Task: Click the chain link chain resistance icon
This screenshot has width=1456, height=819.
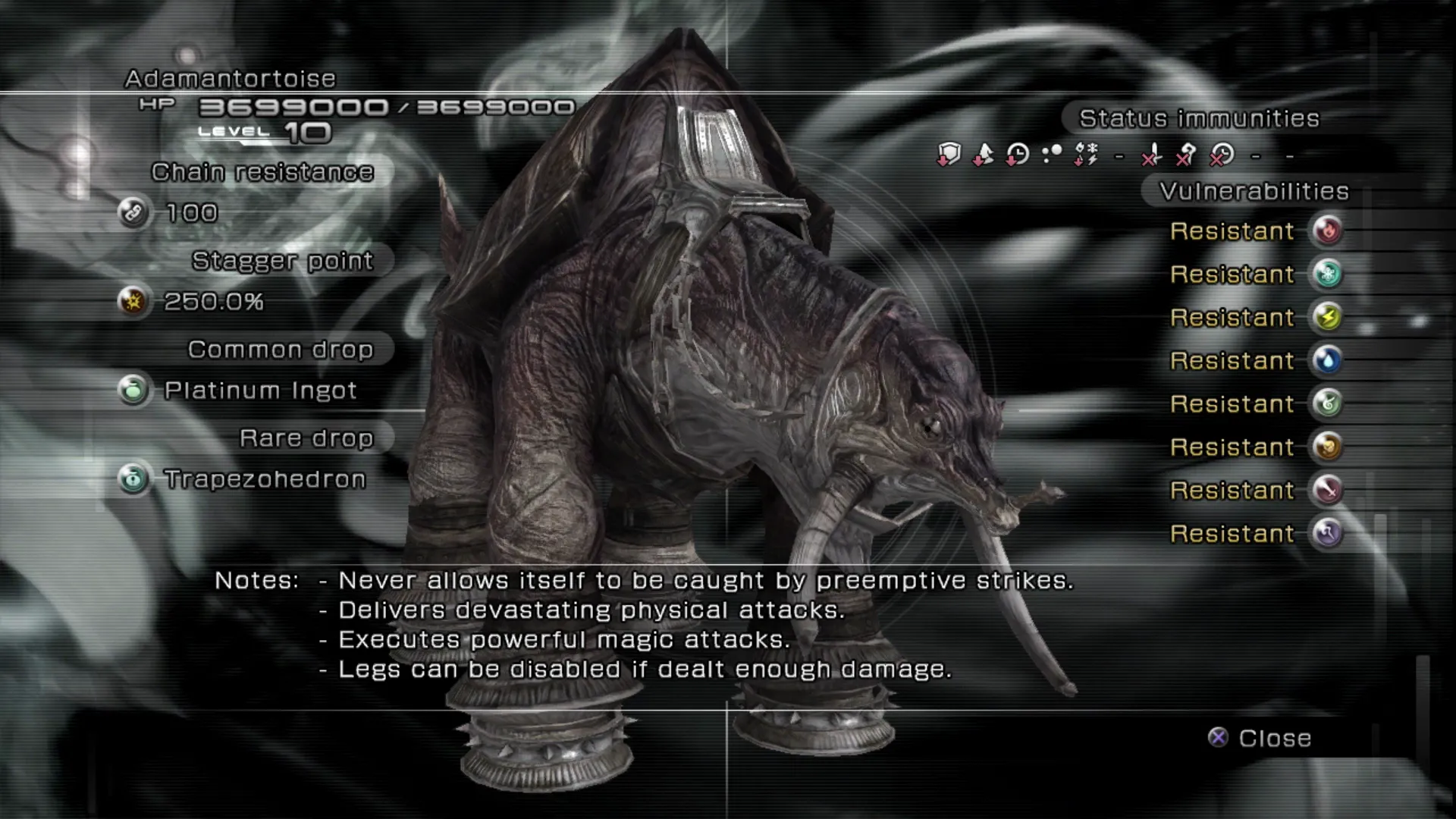Action: [133, 212]
